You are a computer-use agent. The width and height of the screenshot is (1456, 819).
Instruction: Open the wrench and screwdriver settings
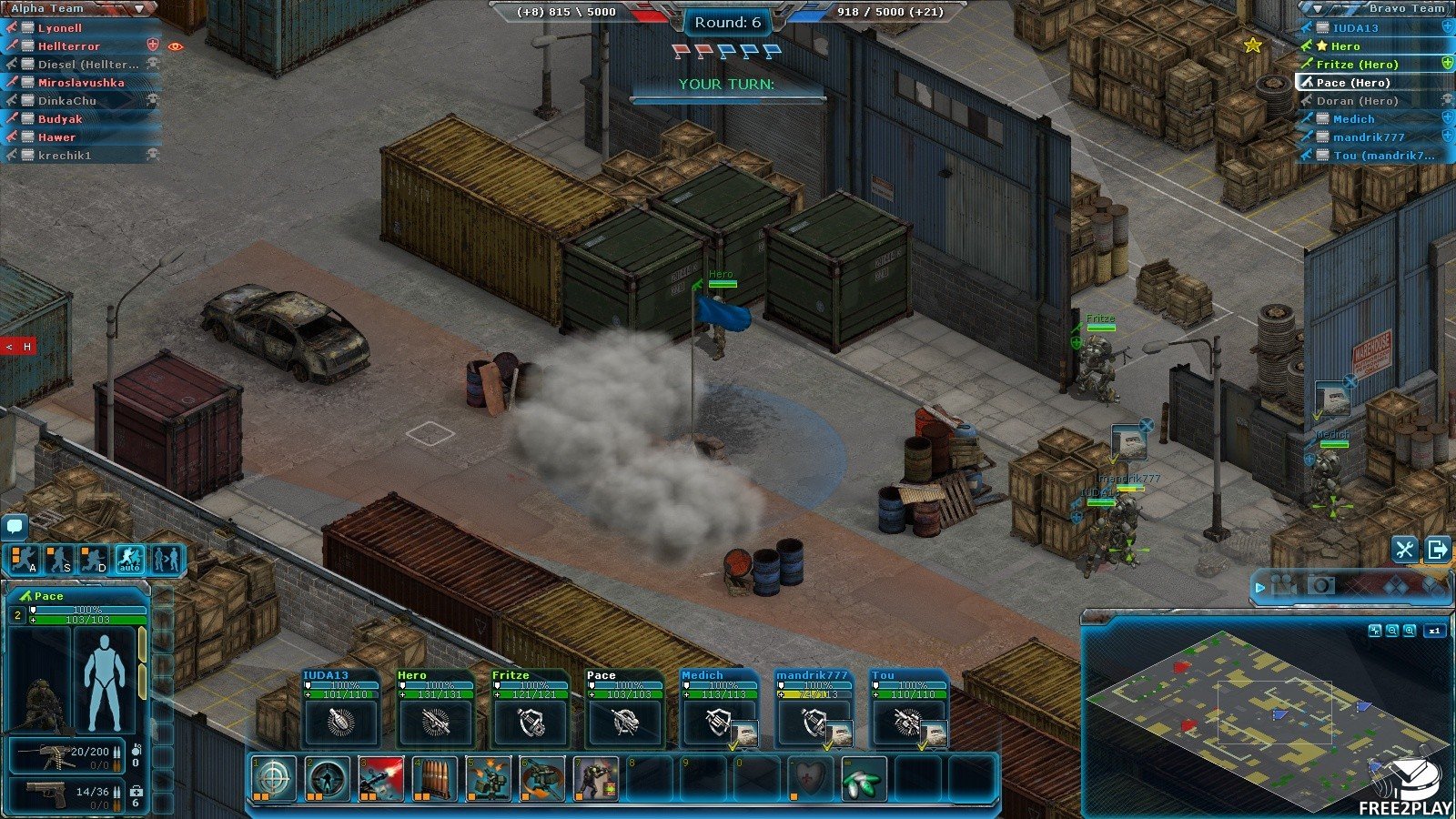1404,549
